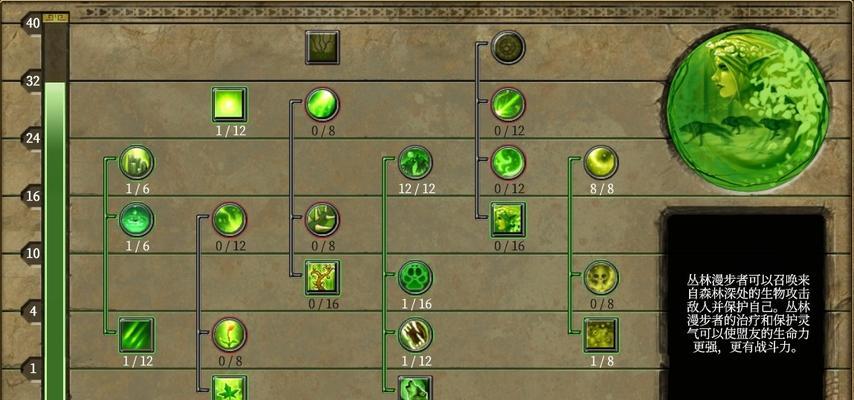Choose the green arrow streak skill at 0/12

click(508, 104)
